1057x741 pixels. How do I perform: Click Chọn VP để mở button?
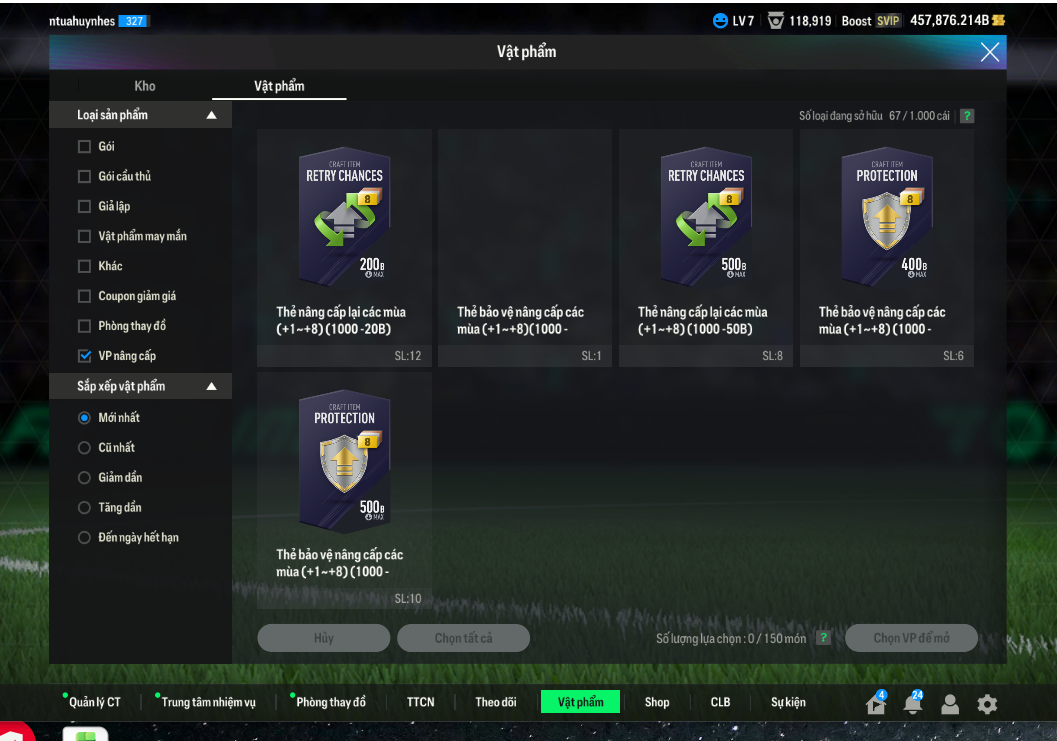(x=911, y=638)
